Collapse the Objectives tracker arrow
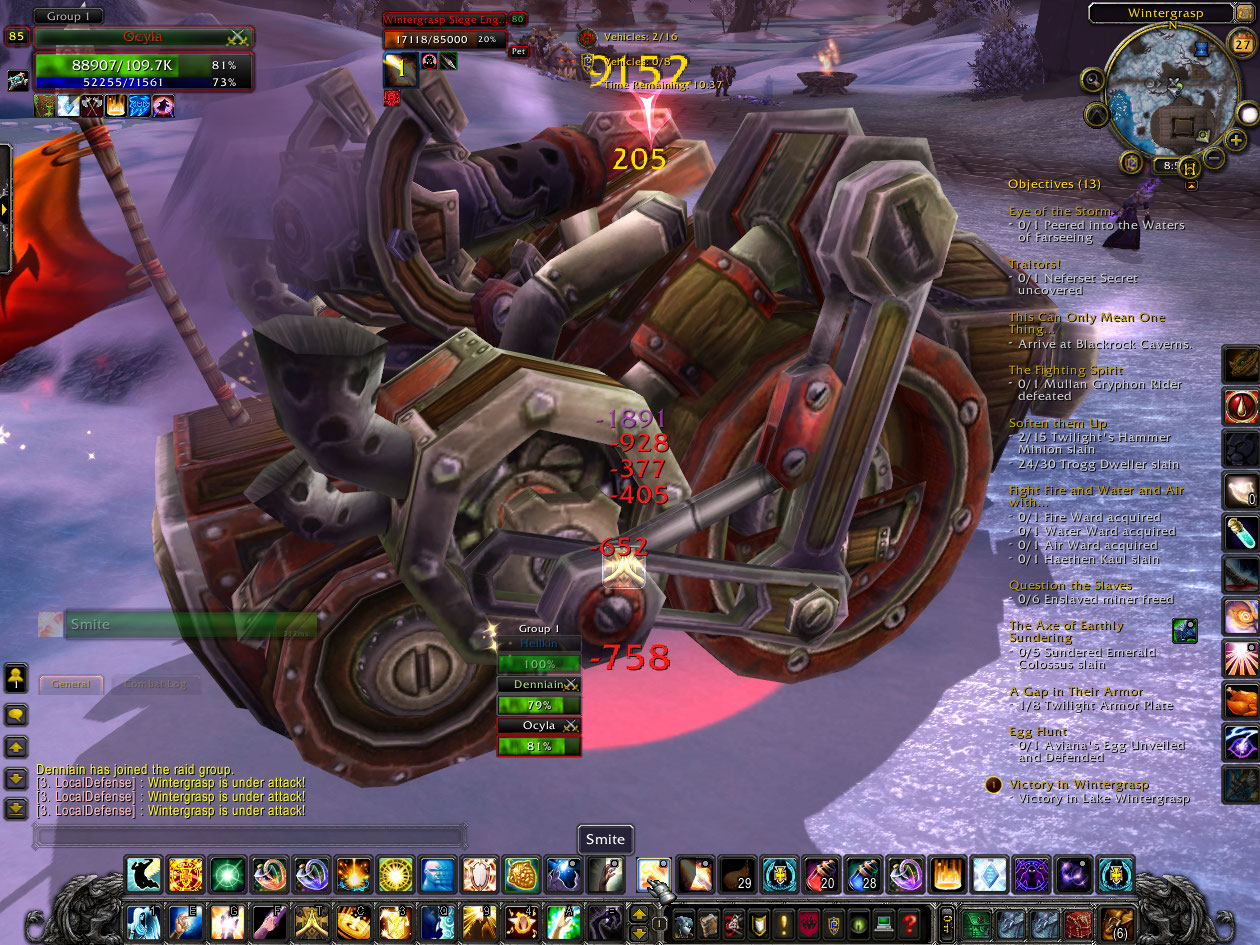Image resolution: width=1260 pixels, height=945 pixels. coord(1191,184)
